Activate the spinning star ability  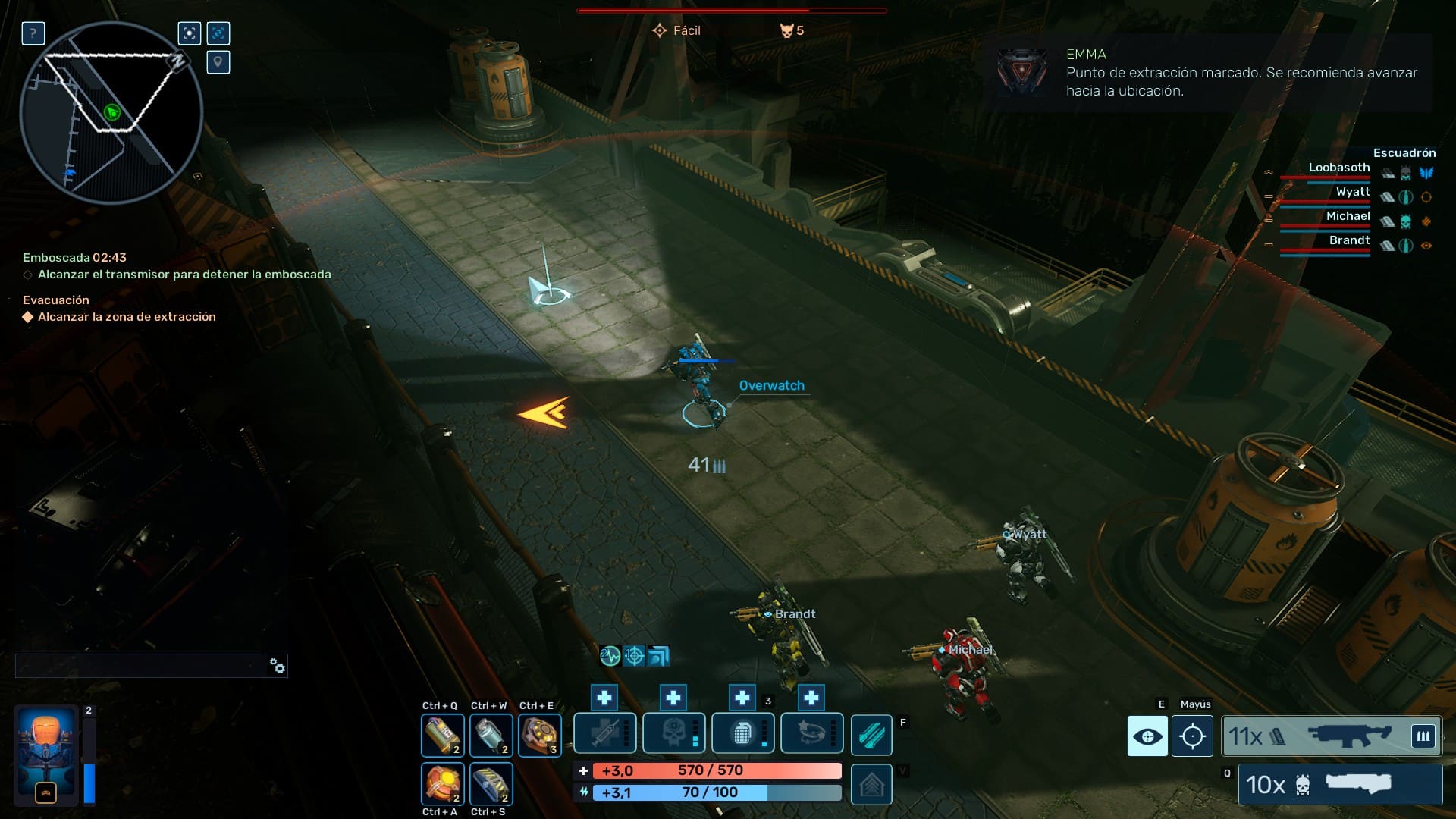click(x=811, y=734)
